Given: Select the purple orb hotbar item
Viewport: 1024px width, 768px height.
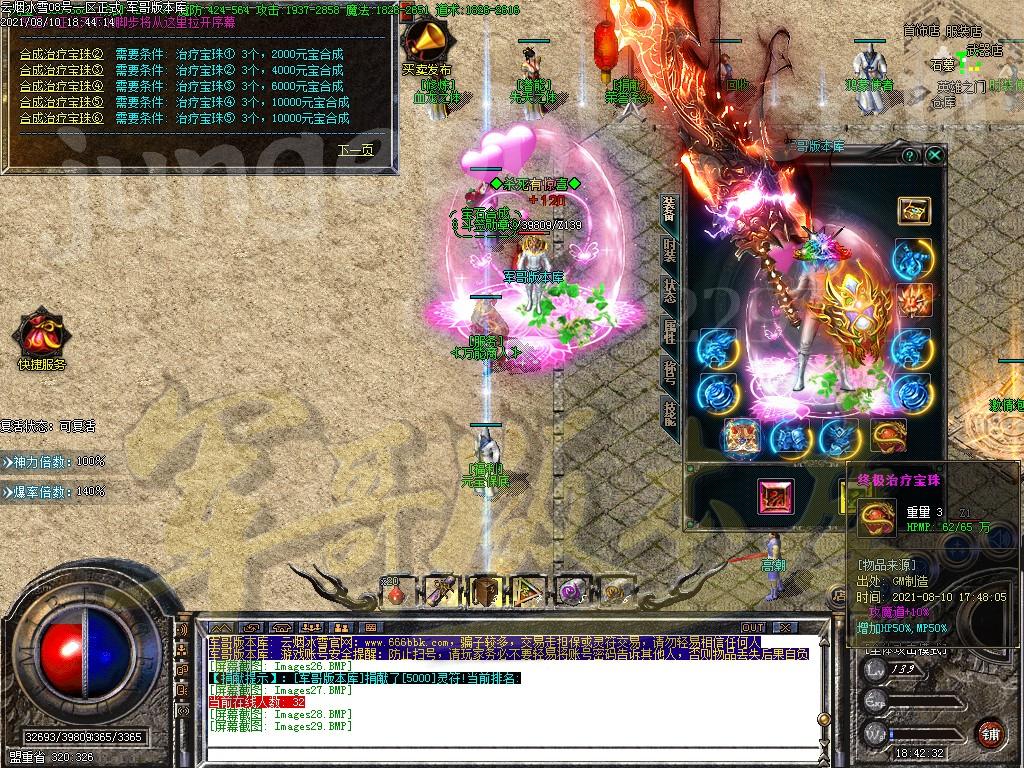Looking at the screenshot, I should [571, 591].
